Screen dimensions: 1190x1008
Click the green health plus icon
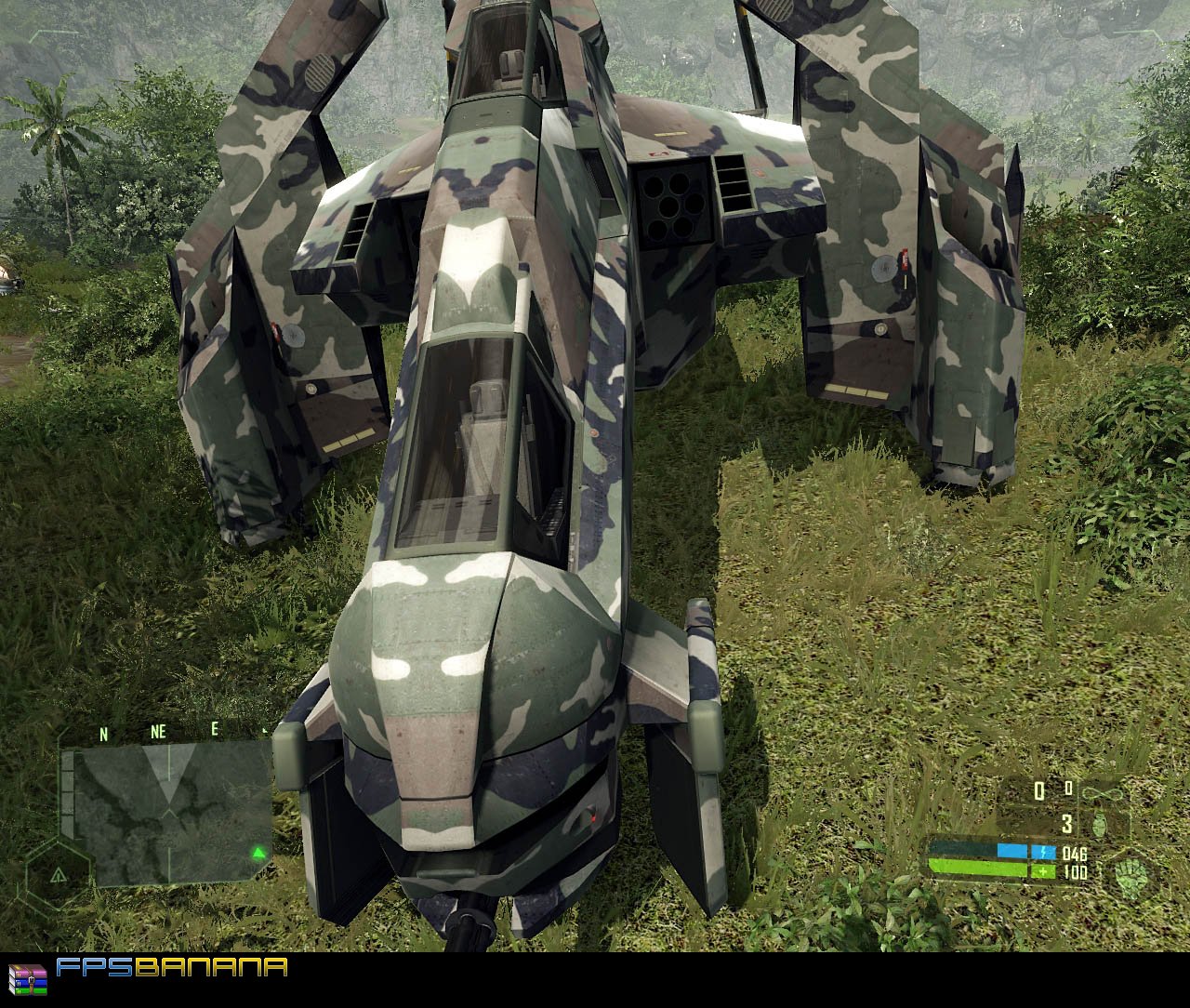coord(1042,871)
